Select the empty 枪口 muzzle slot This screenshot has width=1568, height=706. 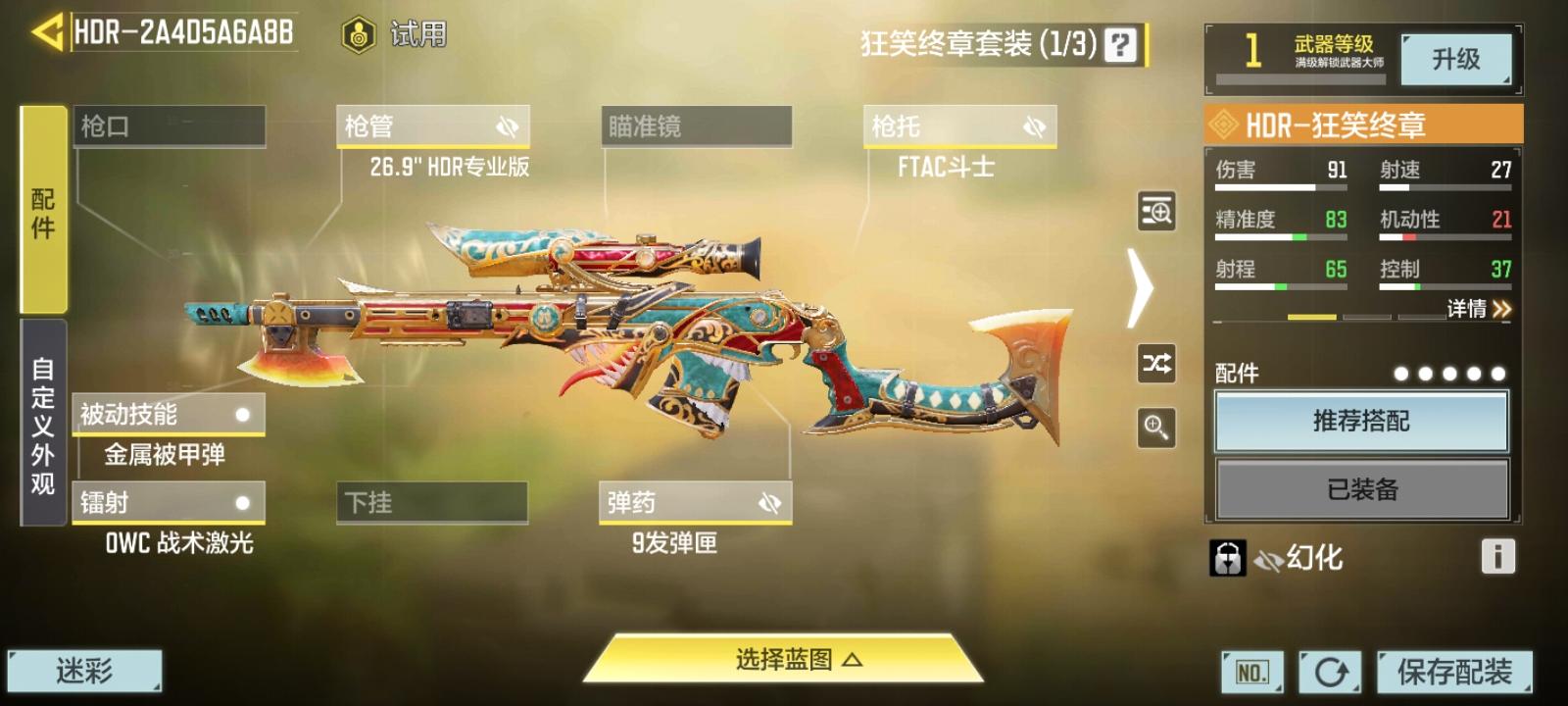pyautogui.click(x=169, y=126)
